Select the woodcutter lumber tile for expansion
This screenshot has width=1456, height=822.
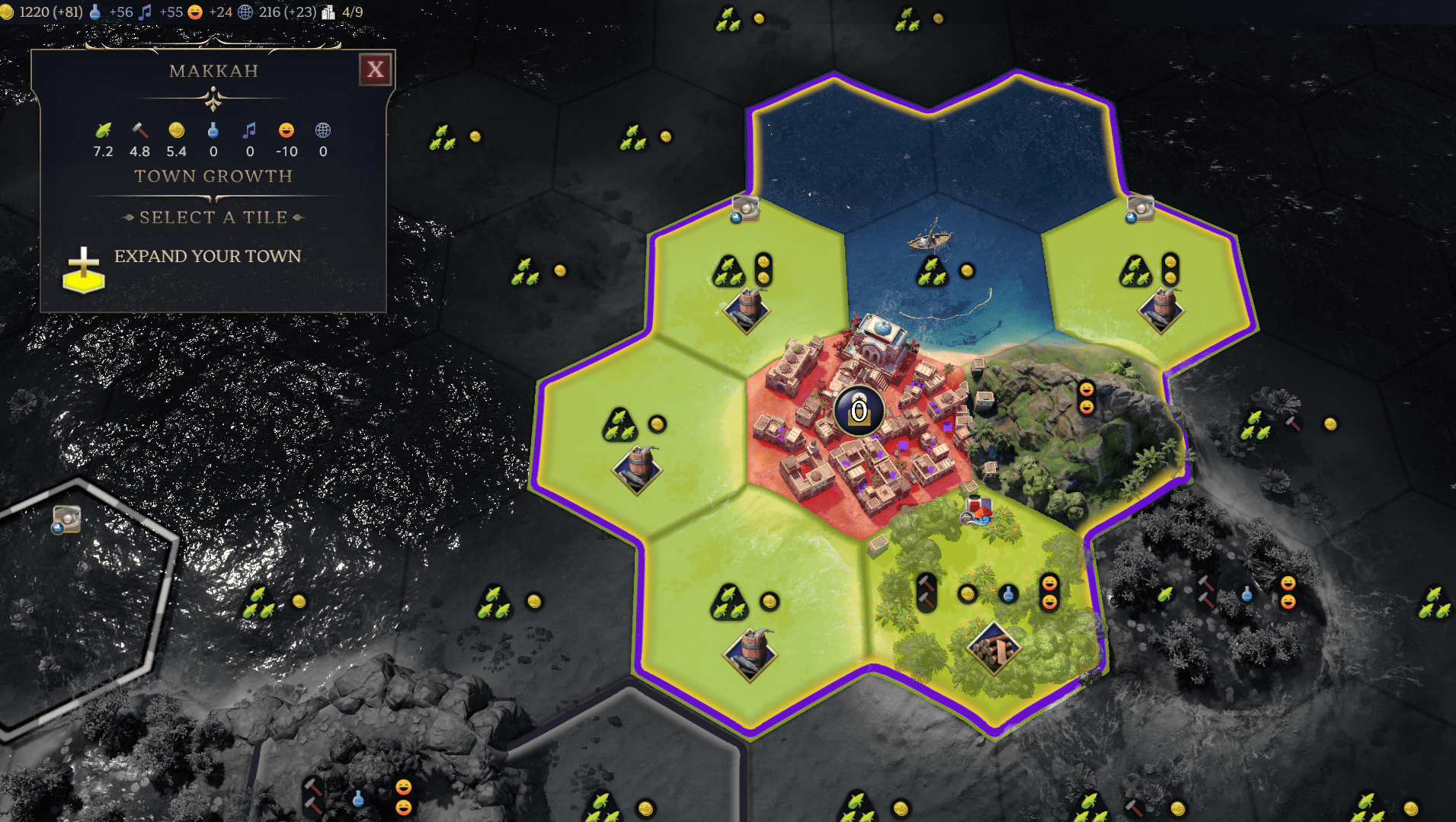994,648
